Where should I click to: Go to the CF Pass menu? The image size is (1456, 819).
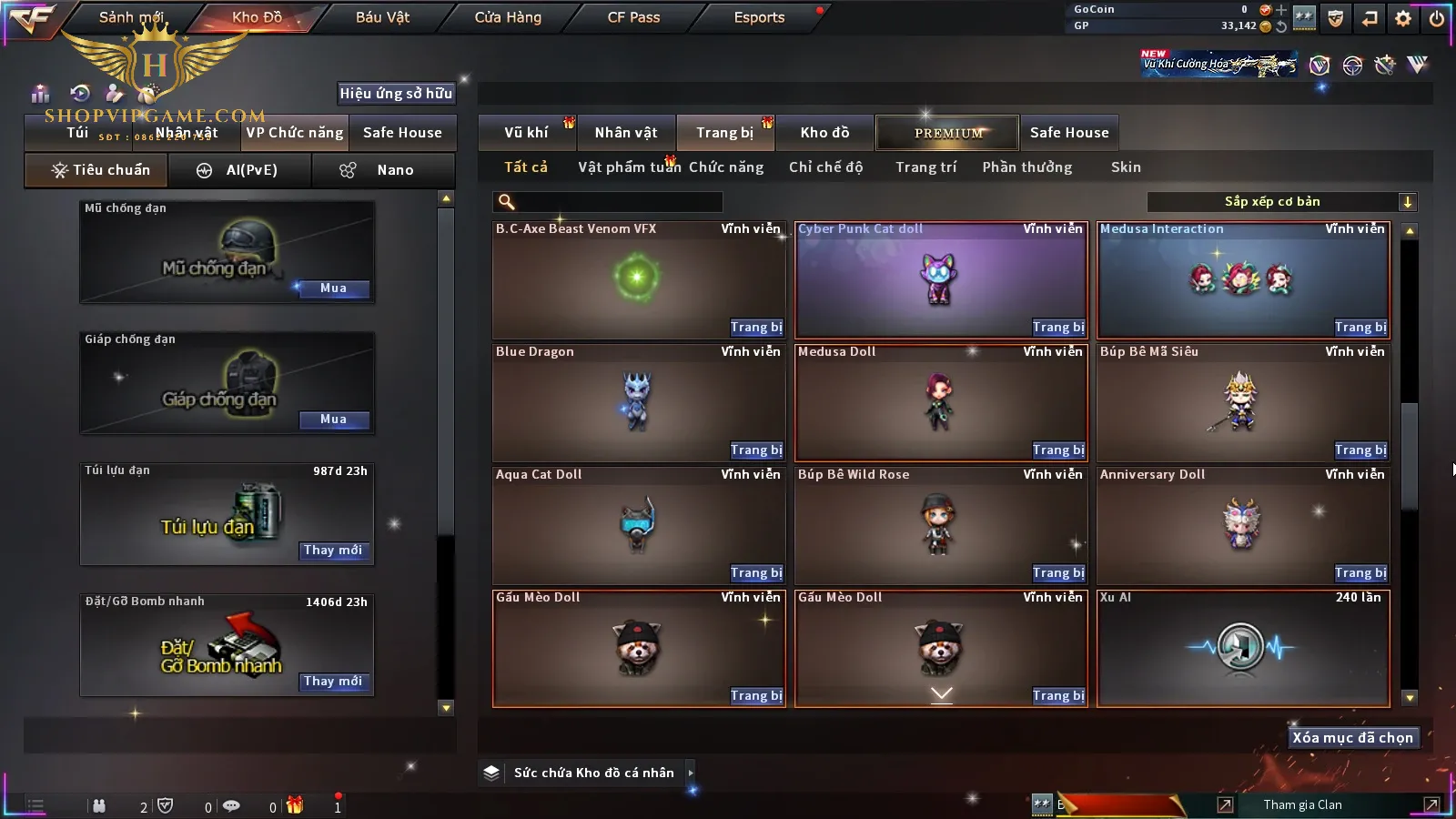[633, 17]
